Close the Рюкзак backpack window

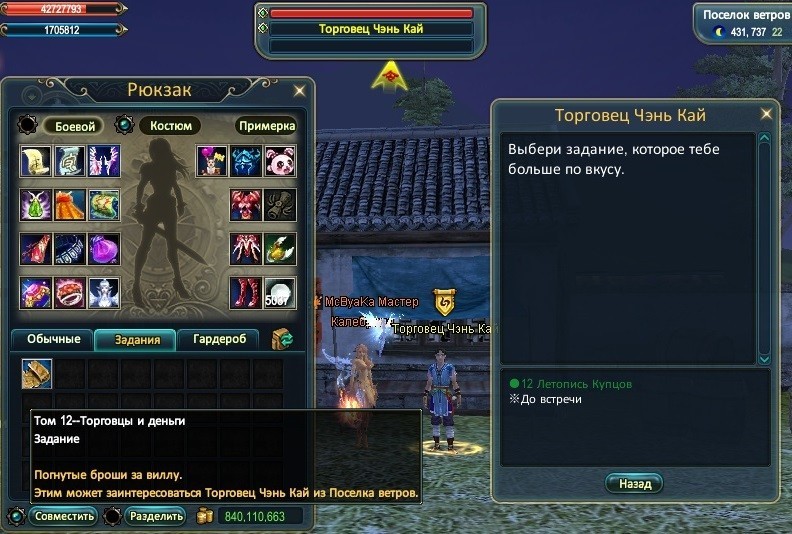(299, 91)
